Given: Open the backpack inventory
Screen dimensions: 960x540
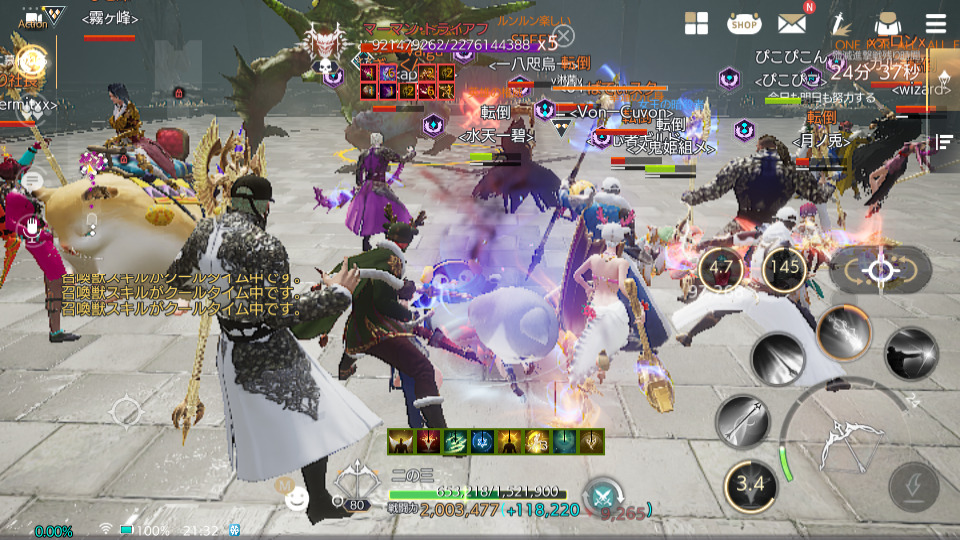Looking at the screenshot, I should tap(886, 24).
